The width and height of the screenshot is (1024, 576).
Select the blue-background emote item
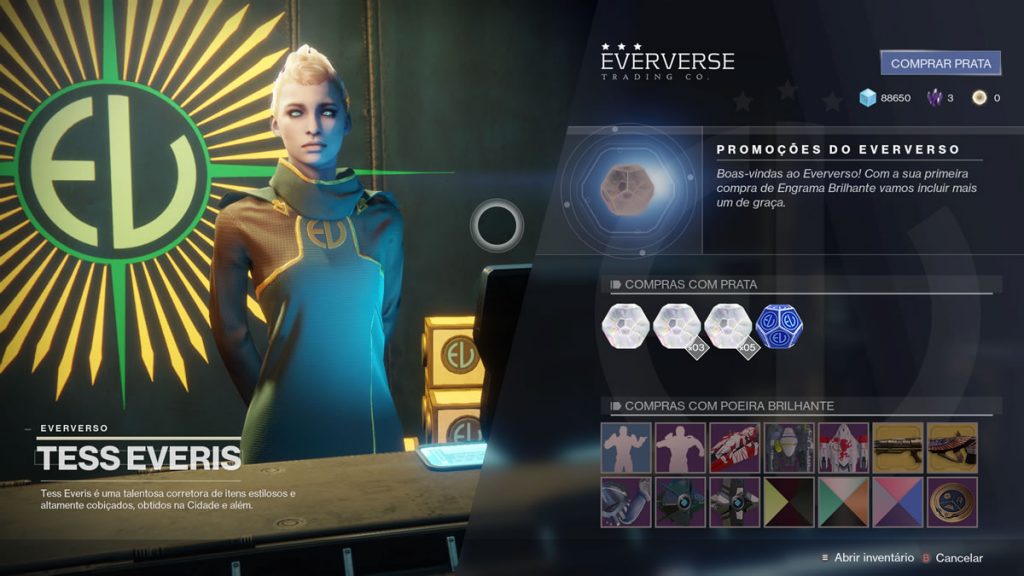click(626, 447)
